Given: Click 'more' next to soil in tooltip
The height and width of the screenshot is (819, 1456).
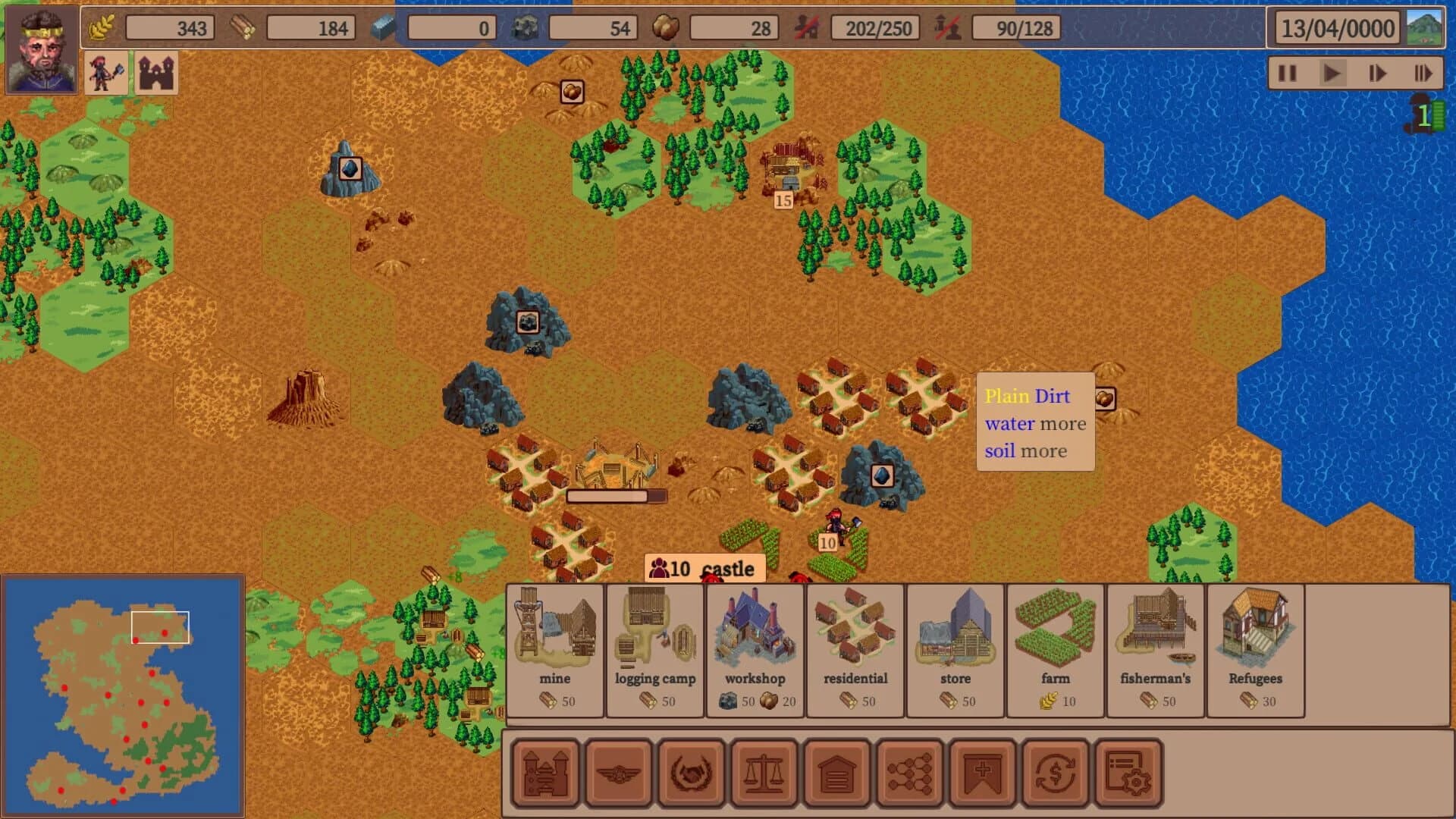Looking at the screenshot, I should coord(1046,450).
